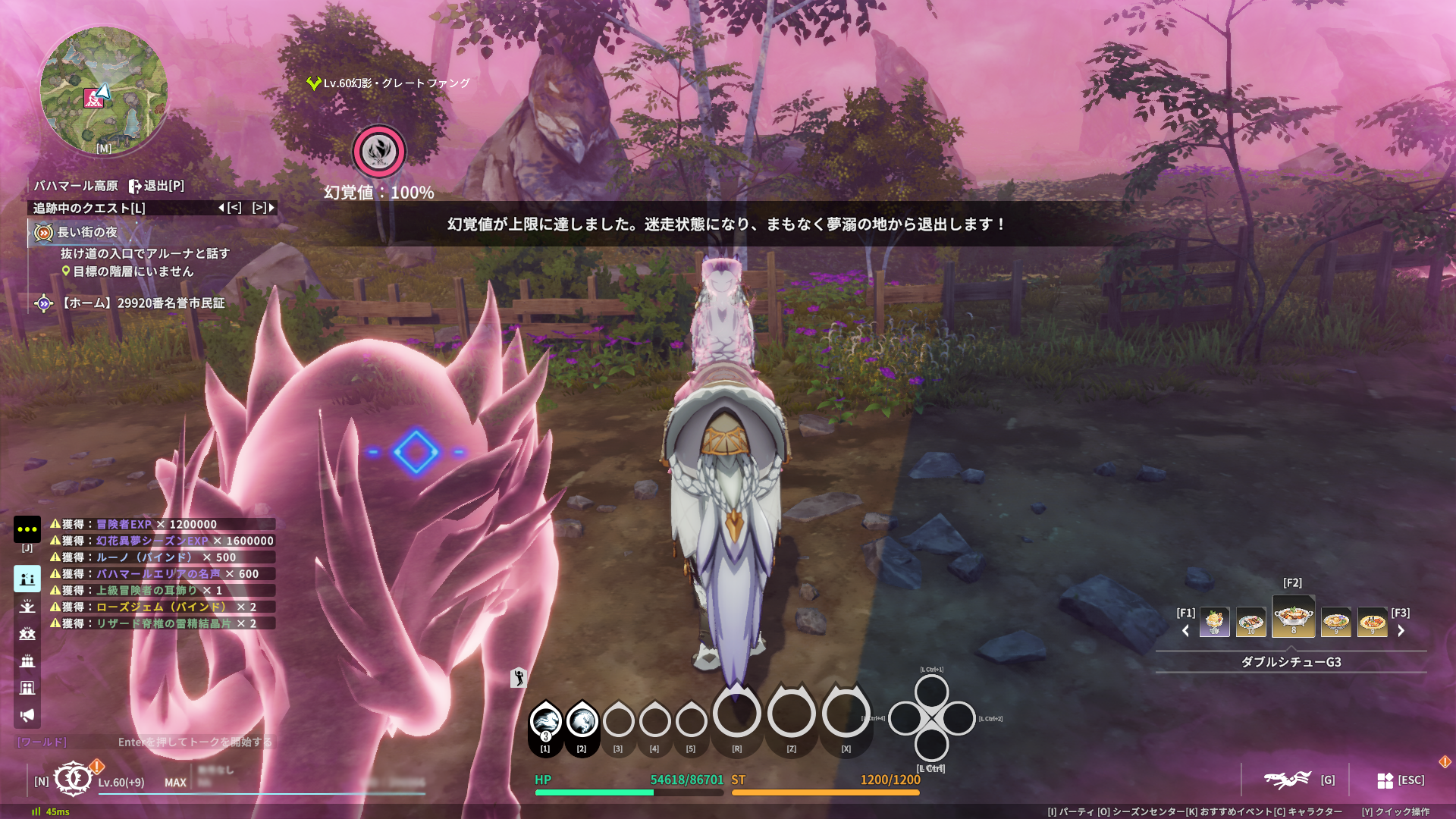Use the selected ダブルシチューG3 stew item
The width and height of the screenshot is (1456, 819).
pyautogui.click(x=1294, y=617)
